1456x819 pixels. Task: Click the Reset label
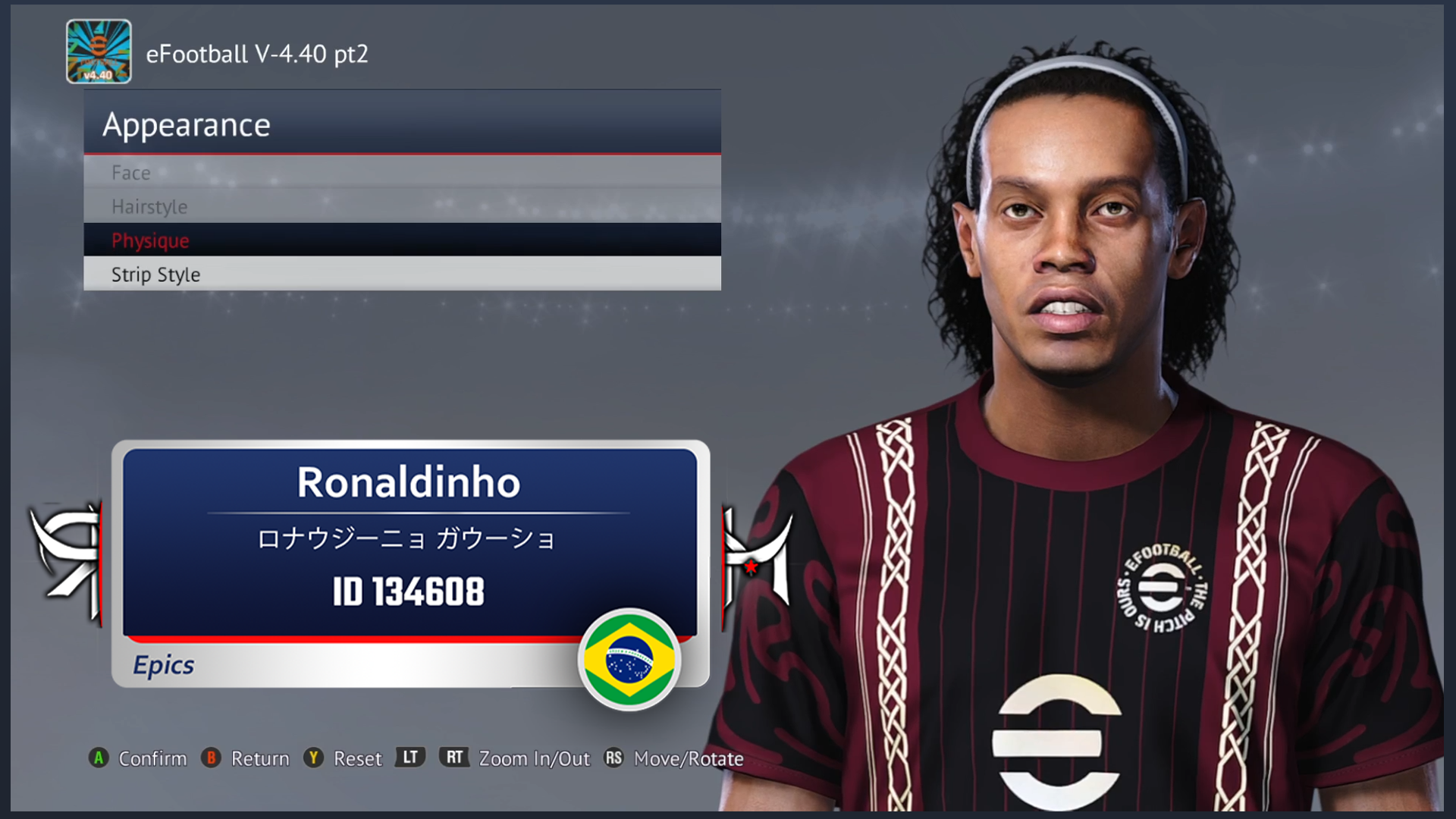click(x=357, y=758)
